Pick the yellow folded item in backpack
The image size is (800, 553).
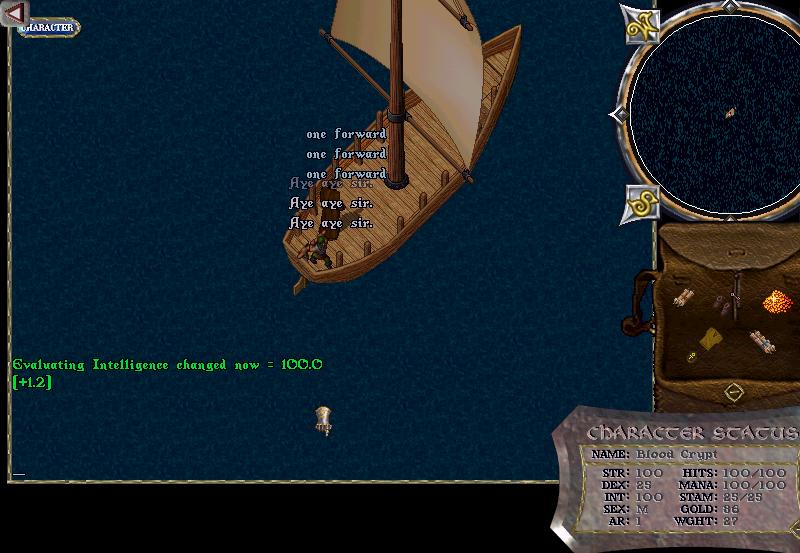[x=712, y=338]
